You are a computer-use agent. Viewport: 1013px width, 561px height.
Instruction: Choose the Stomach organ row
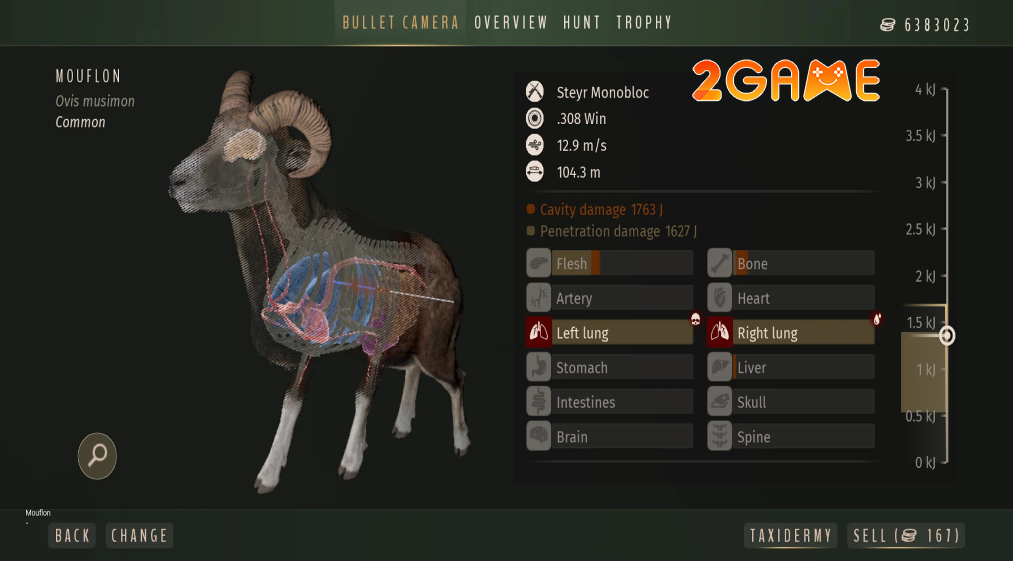(x=609, y=368)
